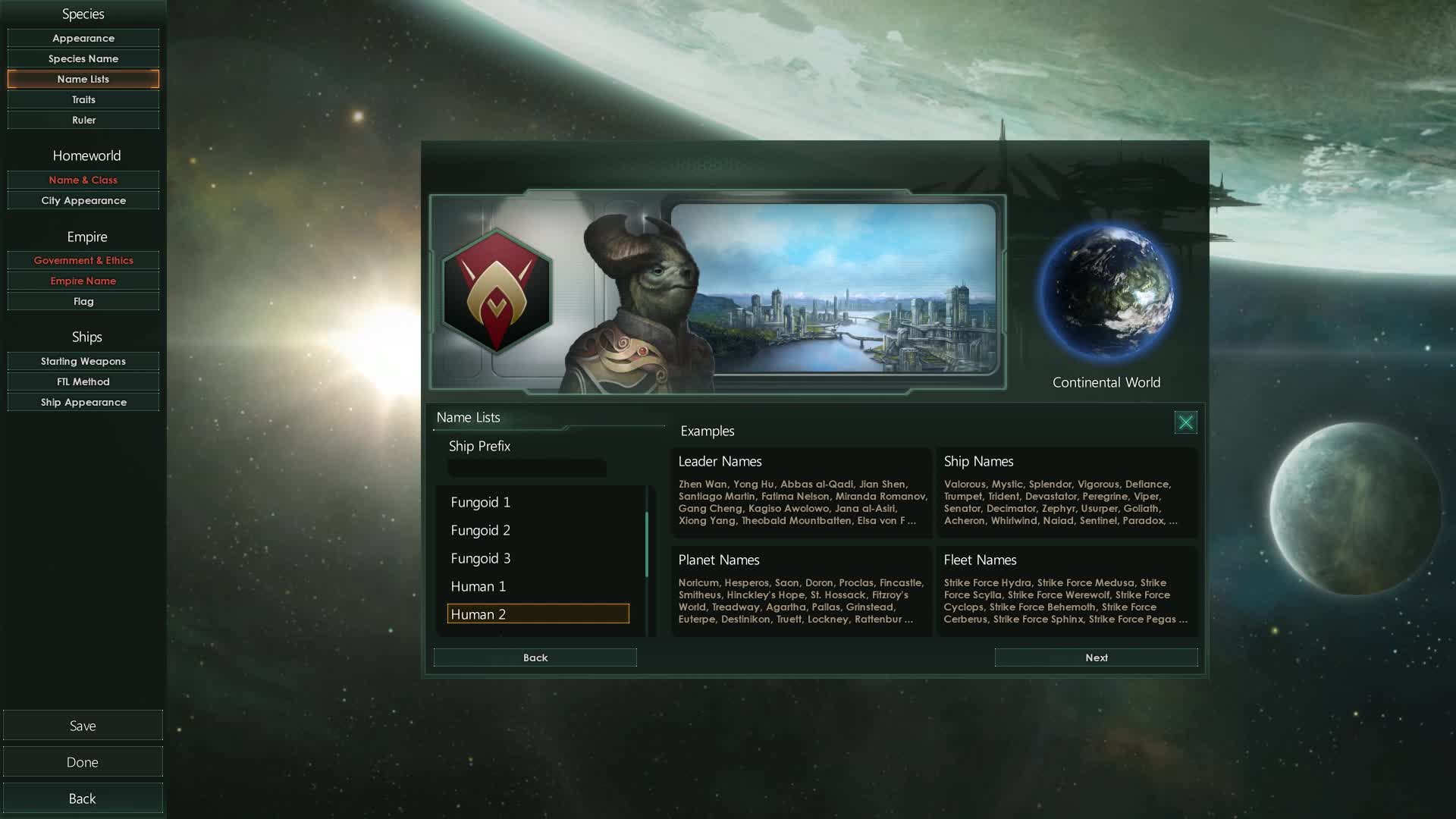Open the FTL Method options

pyautogui.click(x=83, y=381)
